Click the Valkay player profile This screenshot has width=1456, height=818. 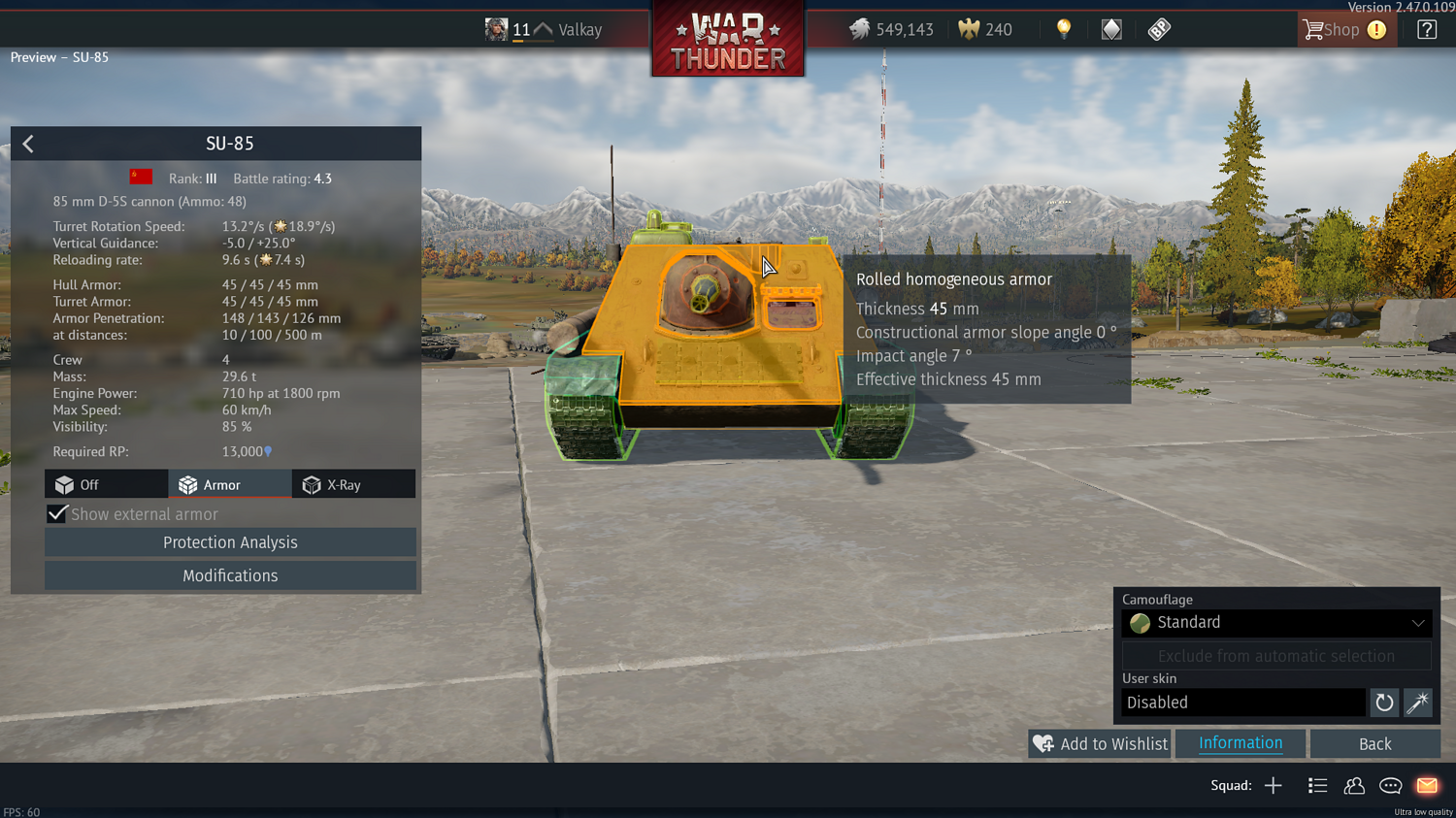[579, 30]
